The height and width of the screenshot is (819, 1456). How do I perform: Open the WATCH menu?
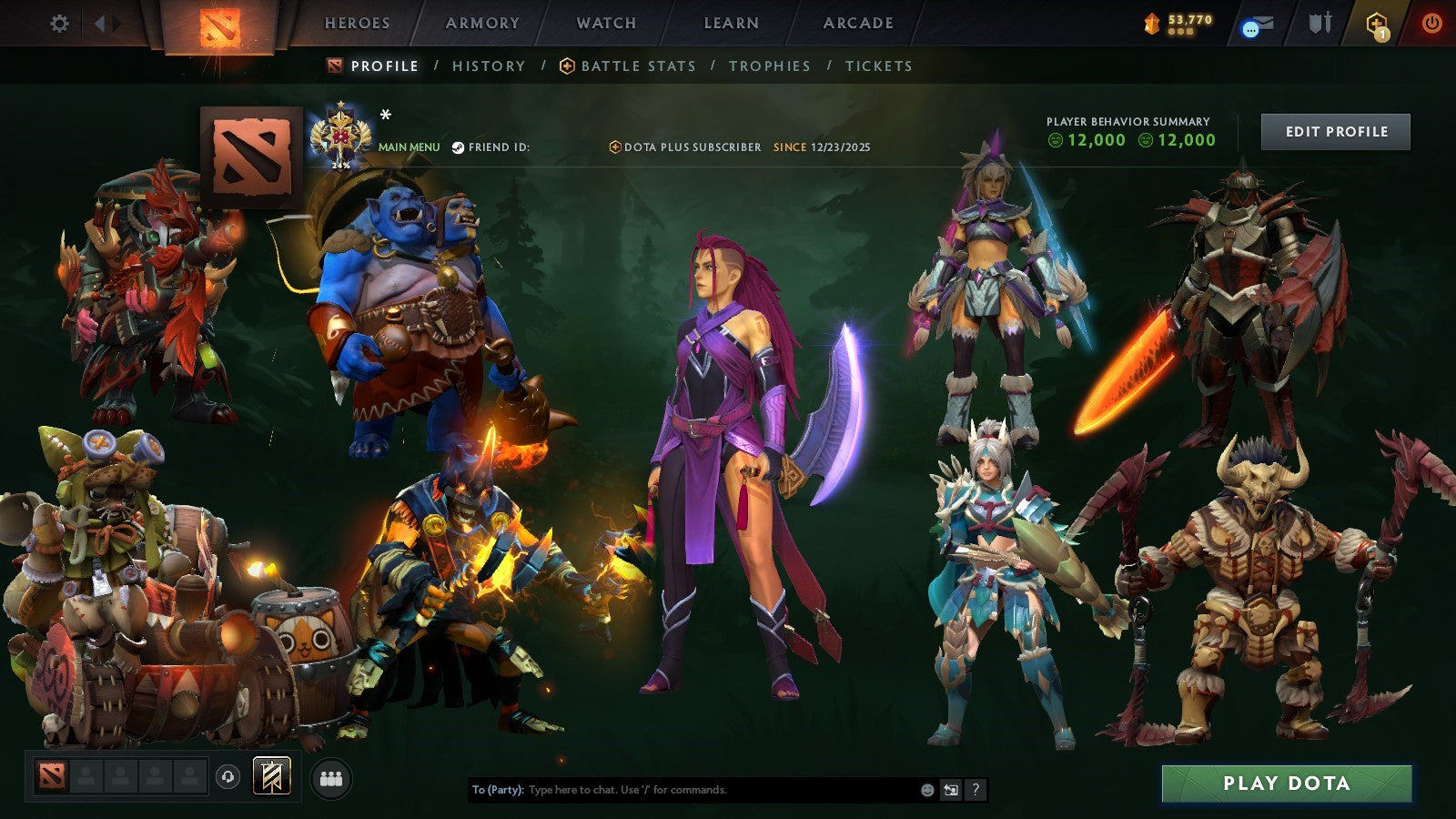[605, 24]
